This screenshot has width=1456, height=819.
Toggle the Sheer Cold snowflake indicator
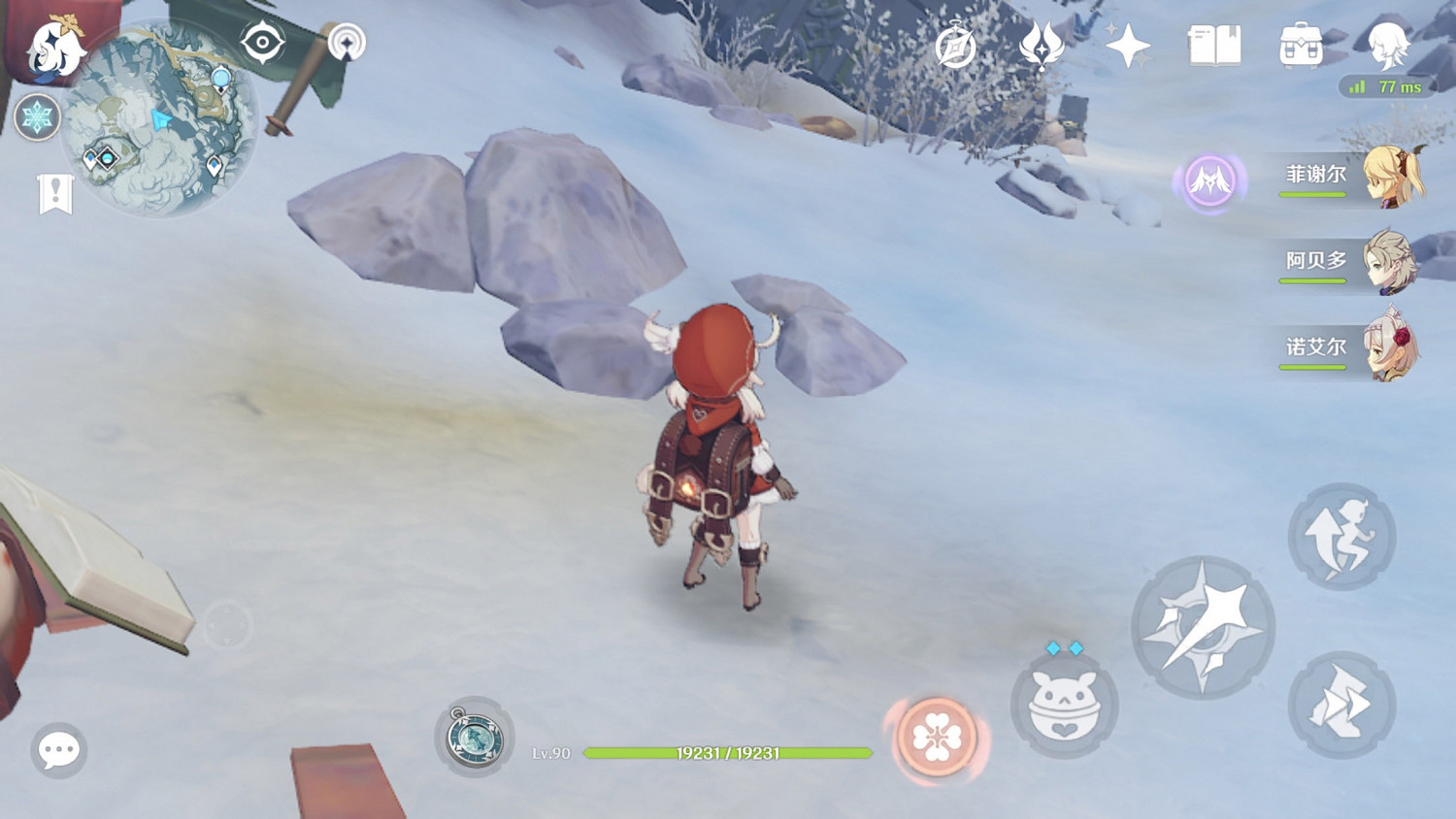37,116
